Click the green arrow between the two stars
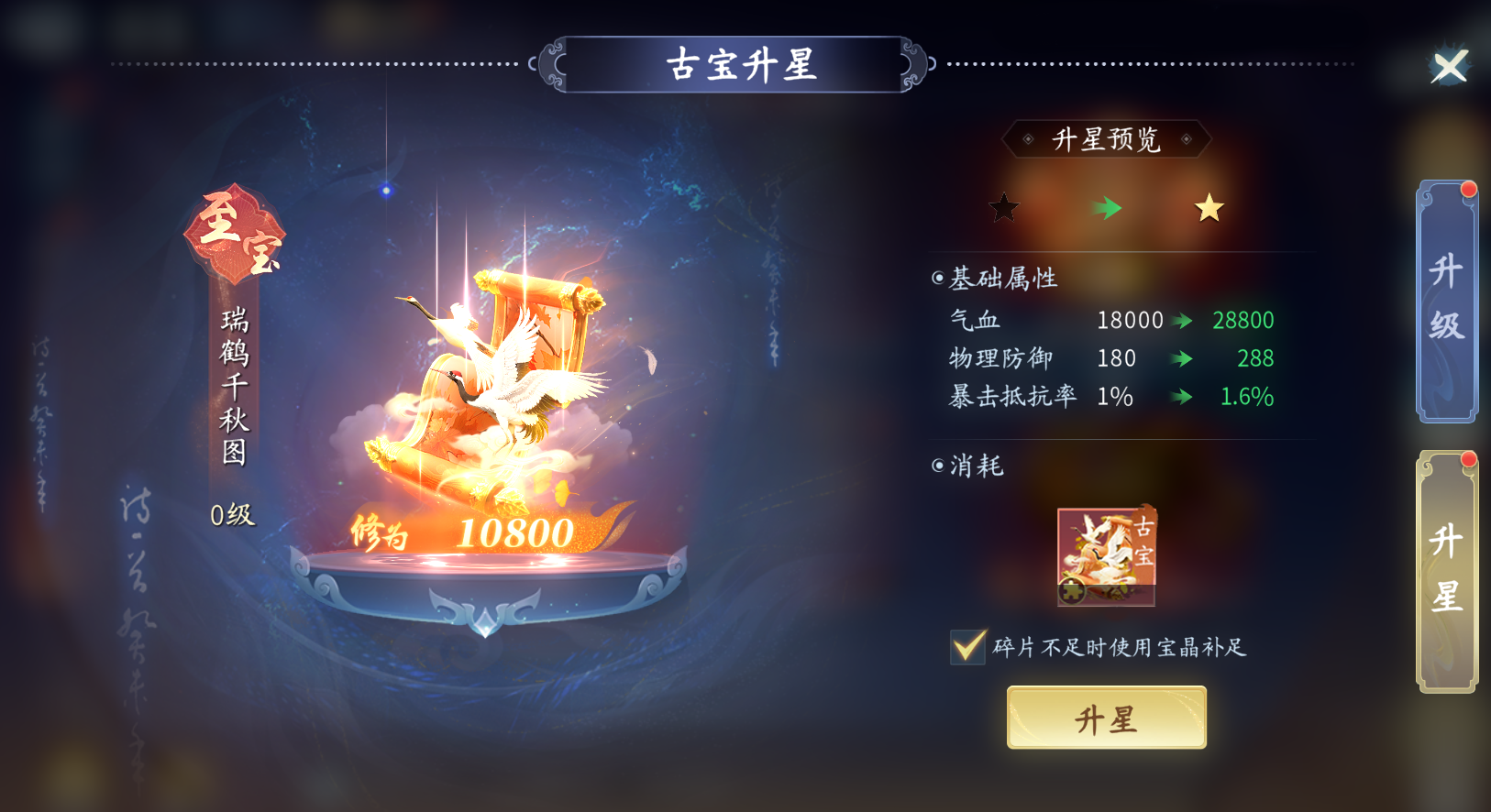Image resolution: width=1491 pixels, height=812 pixels. point(1107,209)
